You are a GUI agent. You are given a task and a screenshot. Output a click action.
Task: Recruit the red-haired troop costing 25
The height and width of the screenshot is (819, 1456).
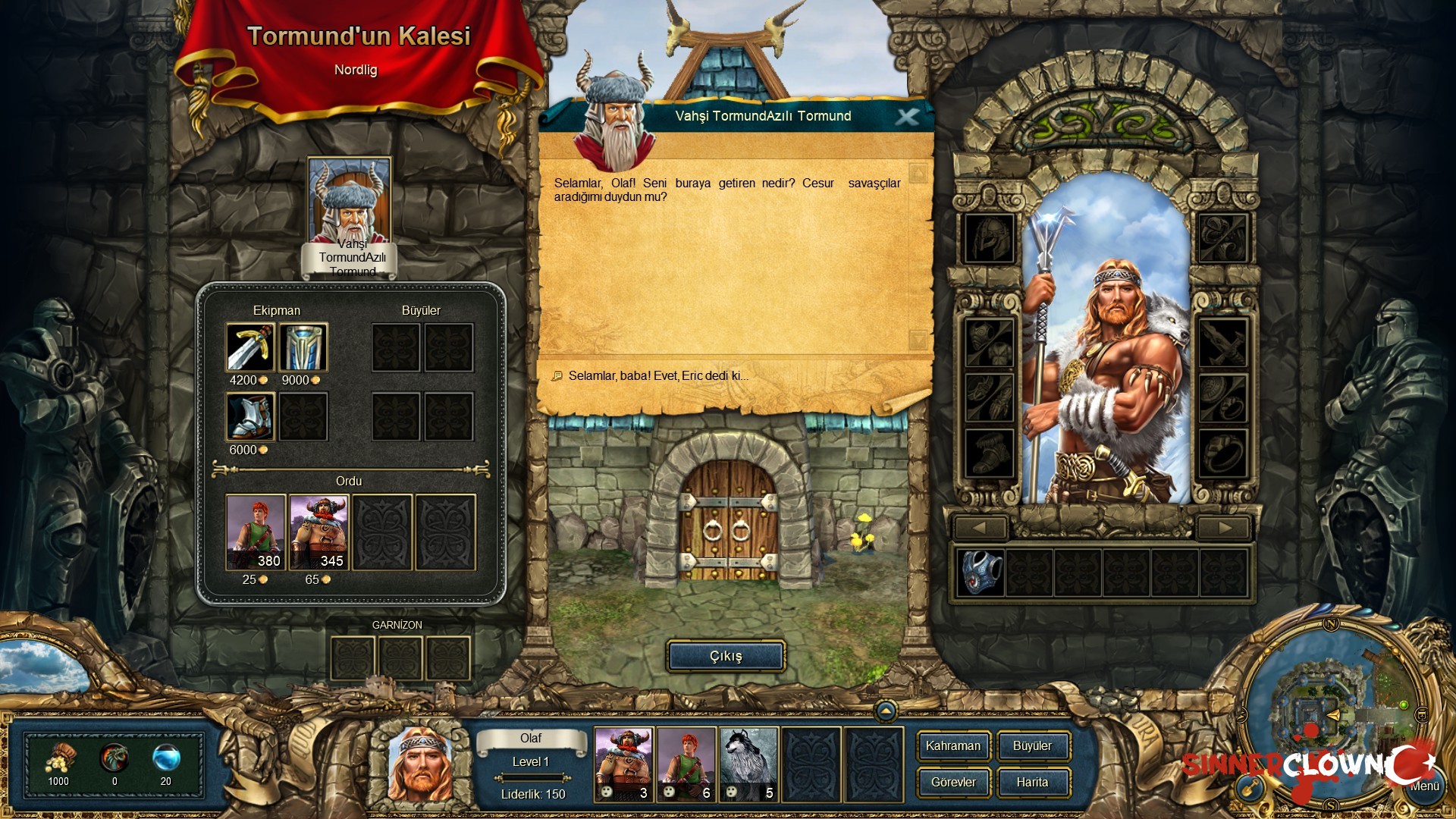256,532
